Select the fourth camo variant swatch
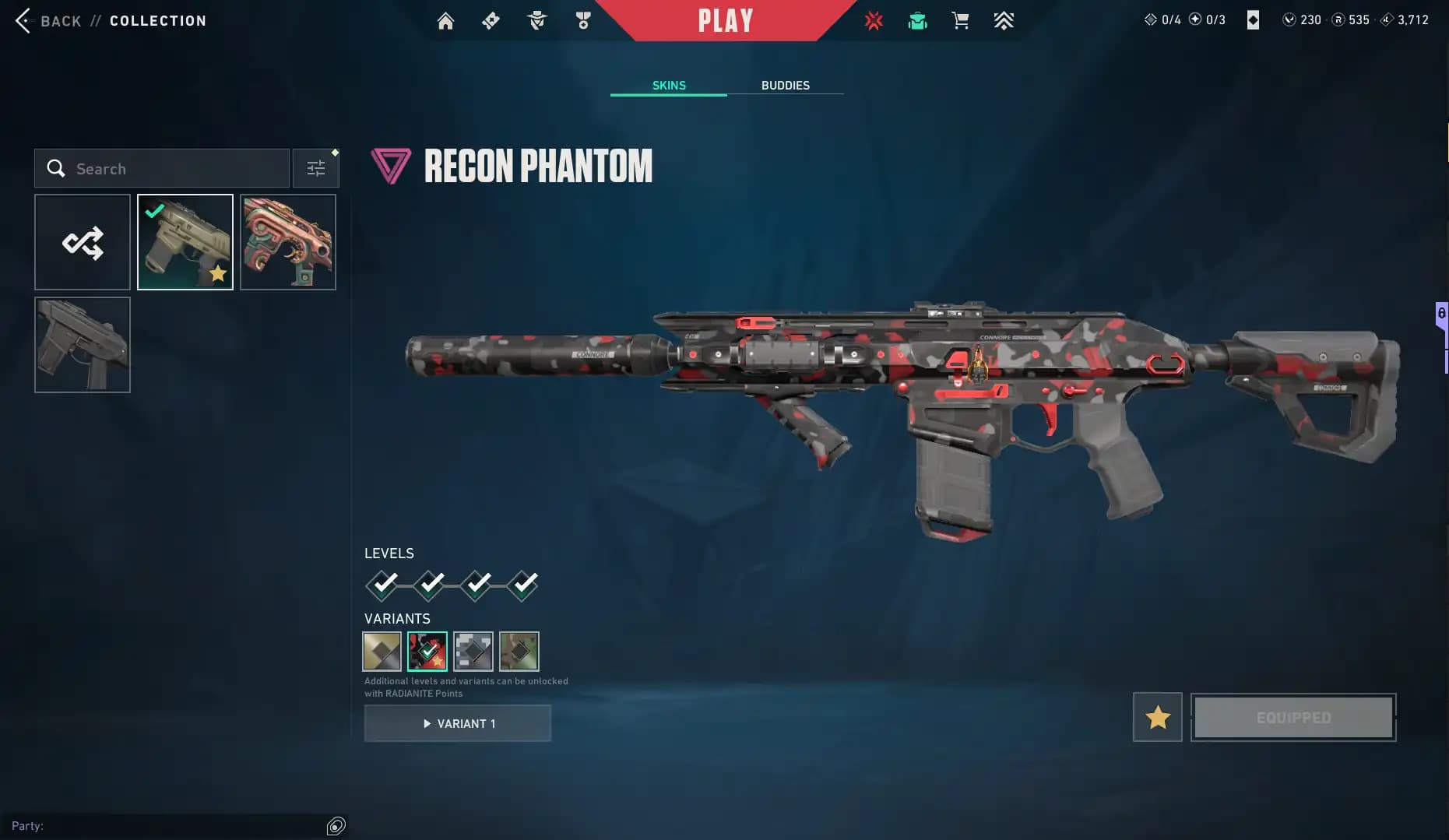This screenshot has width=1449, height=840. (x=519, y=652)
